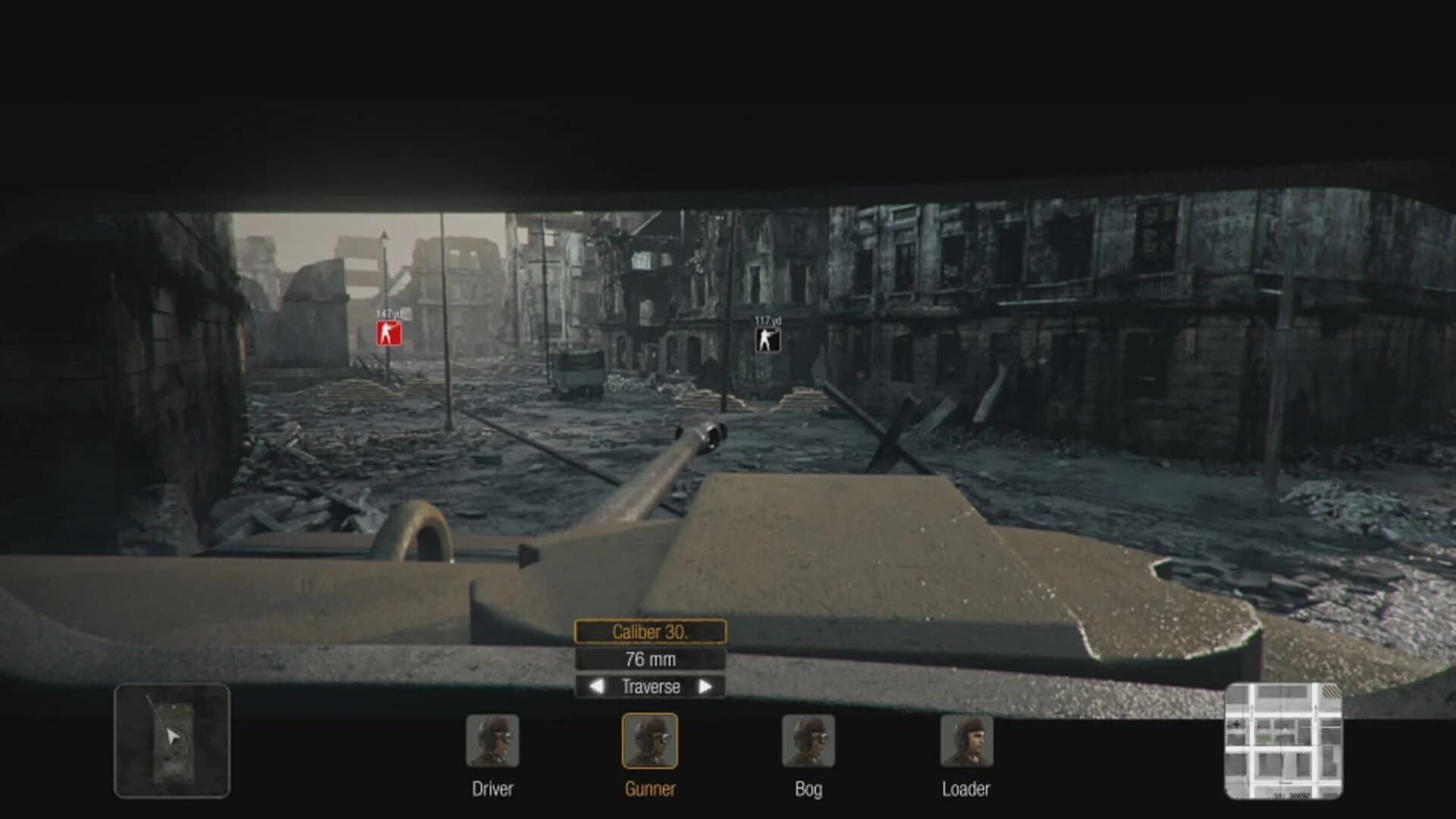Viewport: 1456px width, 819px height.
Task: Click the highlighted Caliber 30. button
Action: [x=651, y=632]
